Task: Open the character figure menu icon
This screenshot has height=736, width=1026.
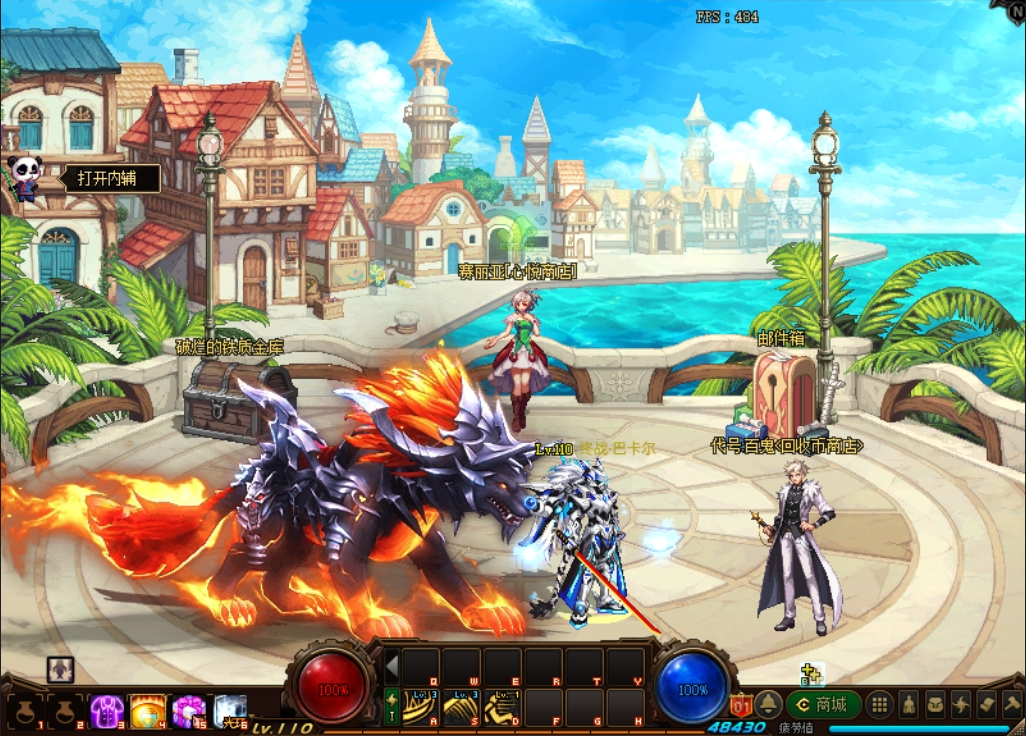Action: 908,704
